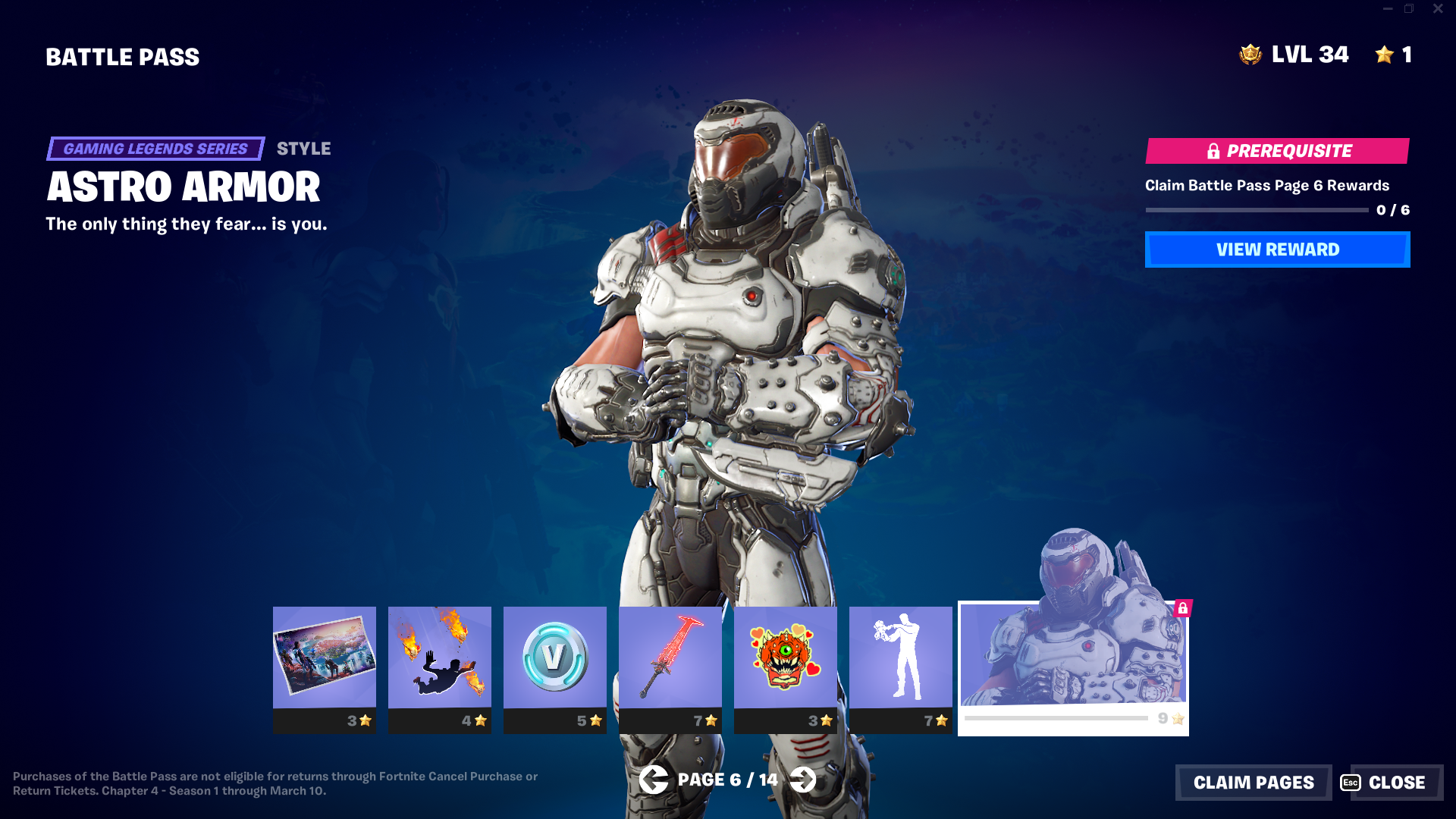Close the game window

[x=1438, y=9]
